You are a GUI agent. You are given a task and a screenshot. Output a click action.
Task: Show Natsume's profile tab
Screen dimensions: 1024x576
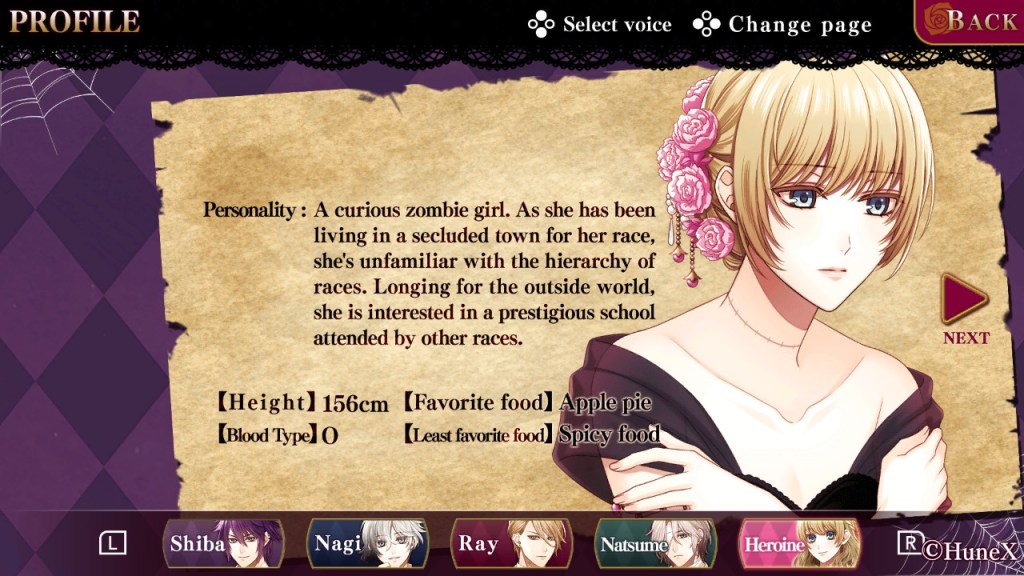(x=655, y=544)
